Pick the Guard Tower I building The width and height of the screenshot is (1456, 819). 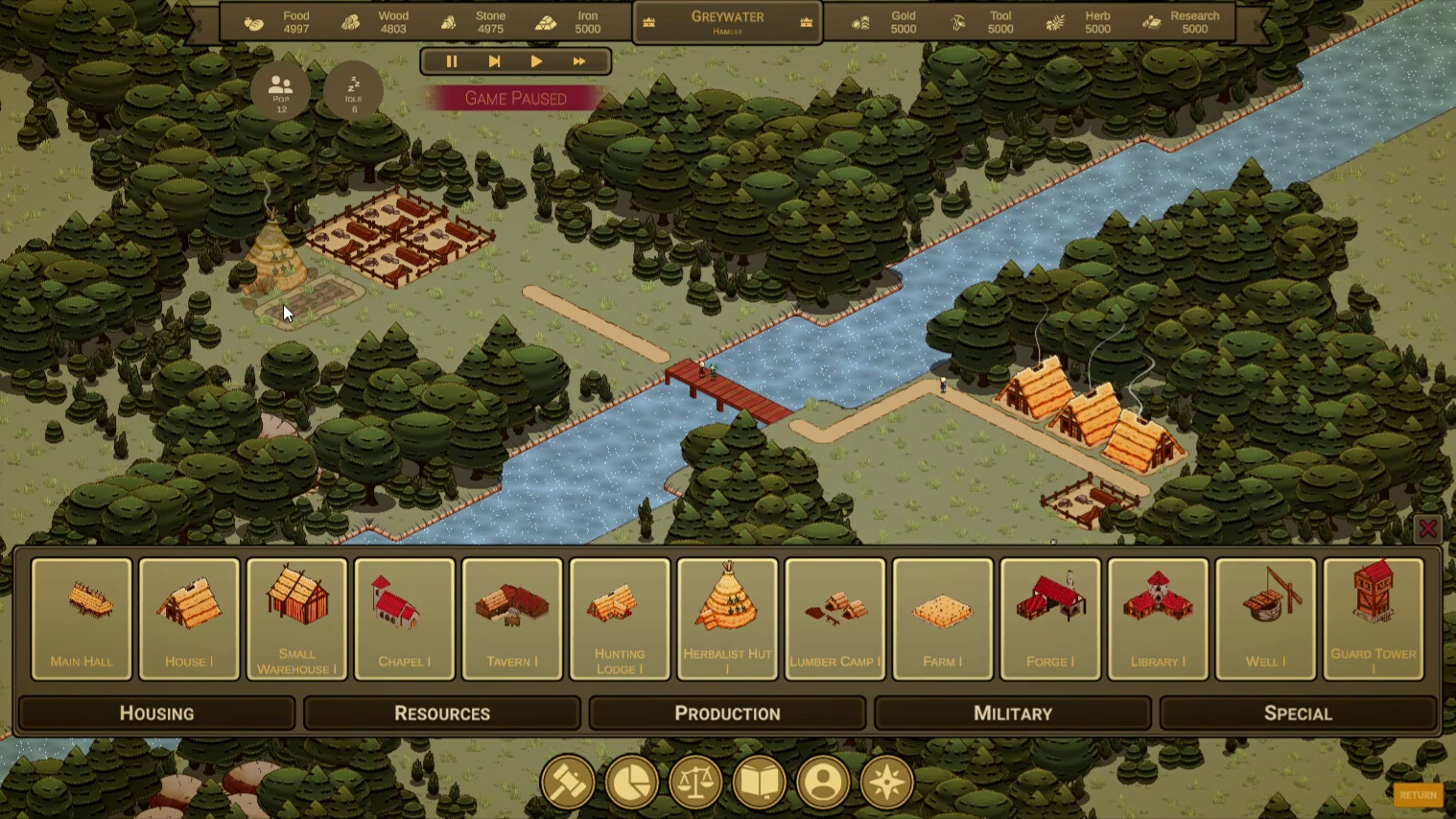1373,619
